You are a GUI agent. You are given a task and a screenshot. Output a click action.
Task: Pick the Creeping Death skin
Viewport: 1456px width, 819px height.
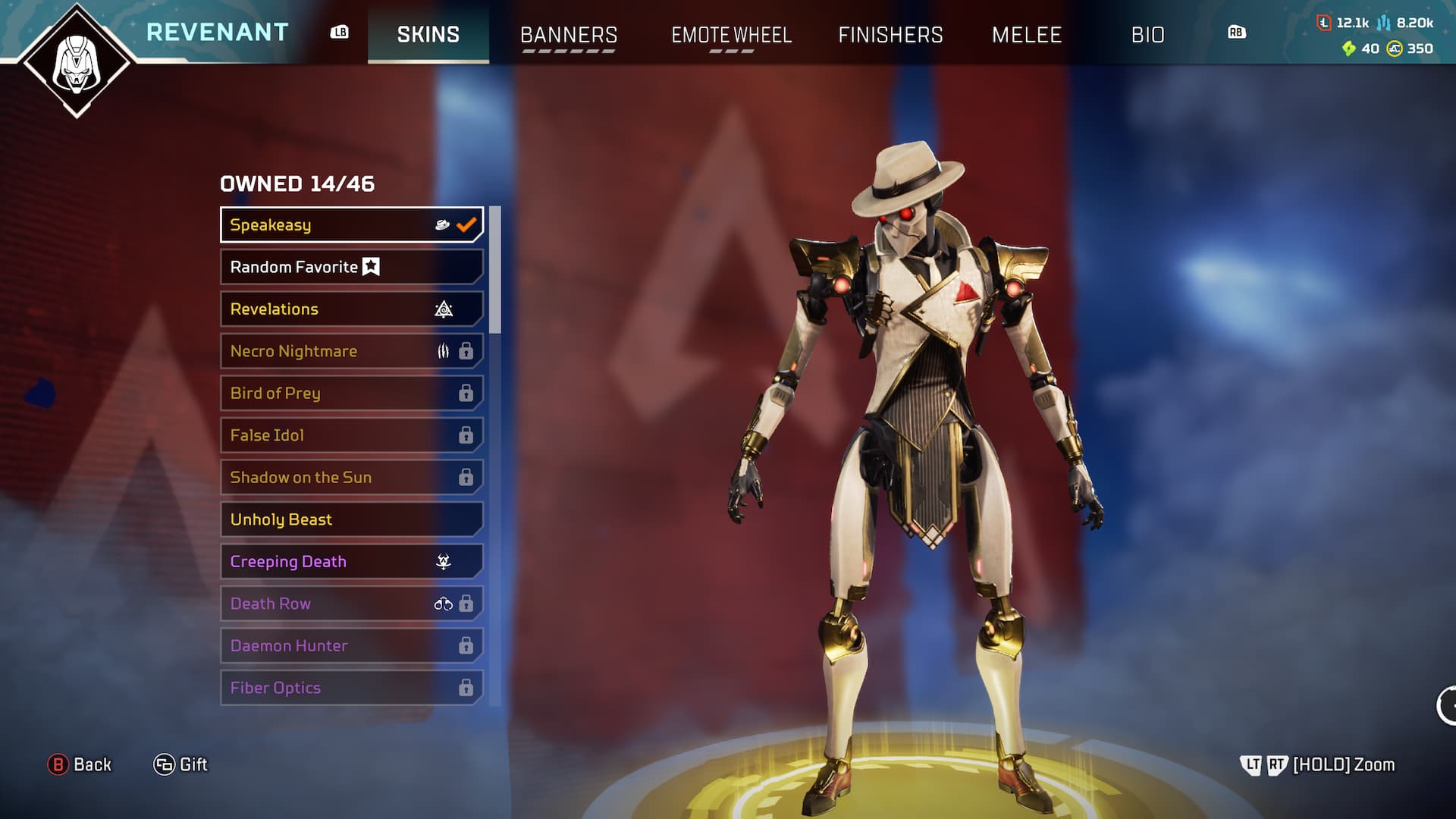351,562
